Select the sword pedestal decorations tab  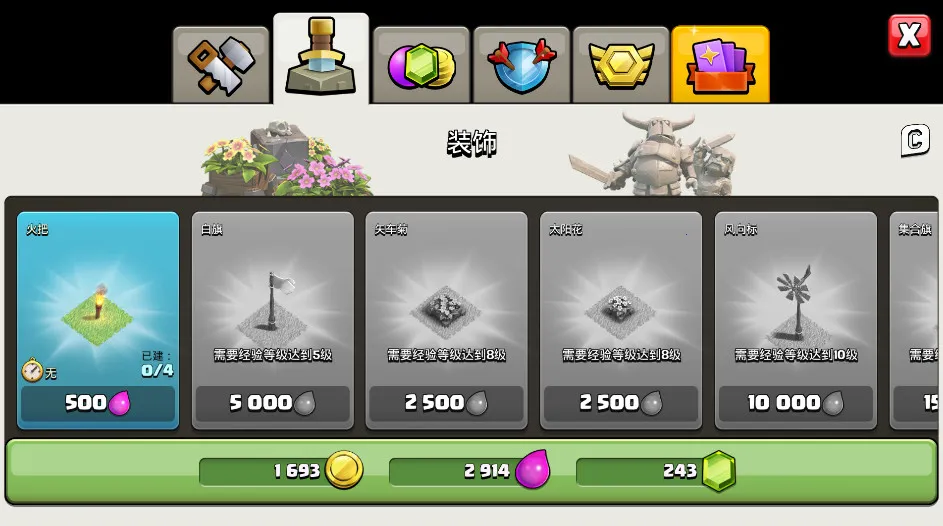[x=321, y=60]
